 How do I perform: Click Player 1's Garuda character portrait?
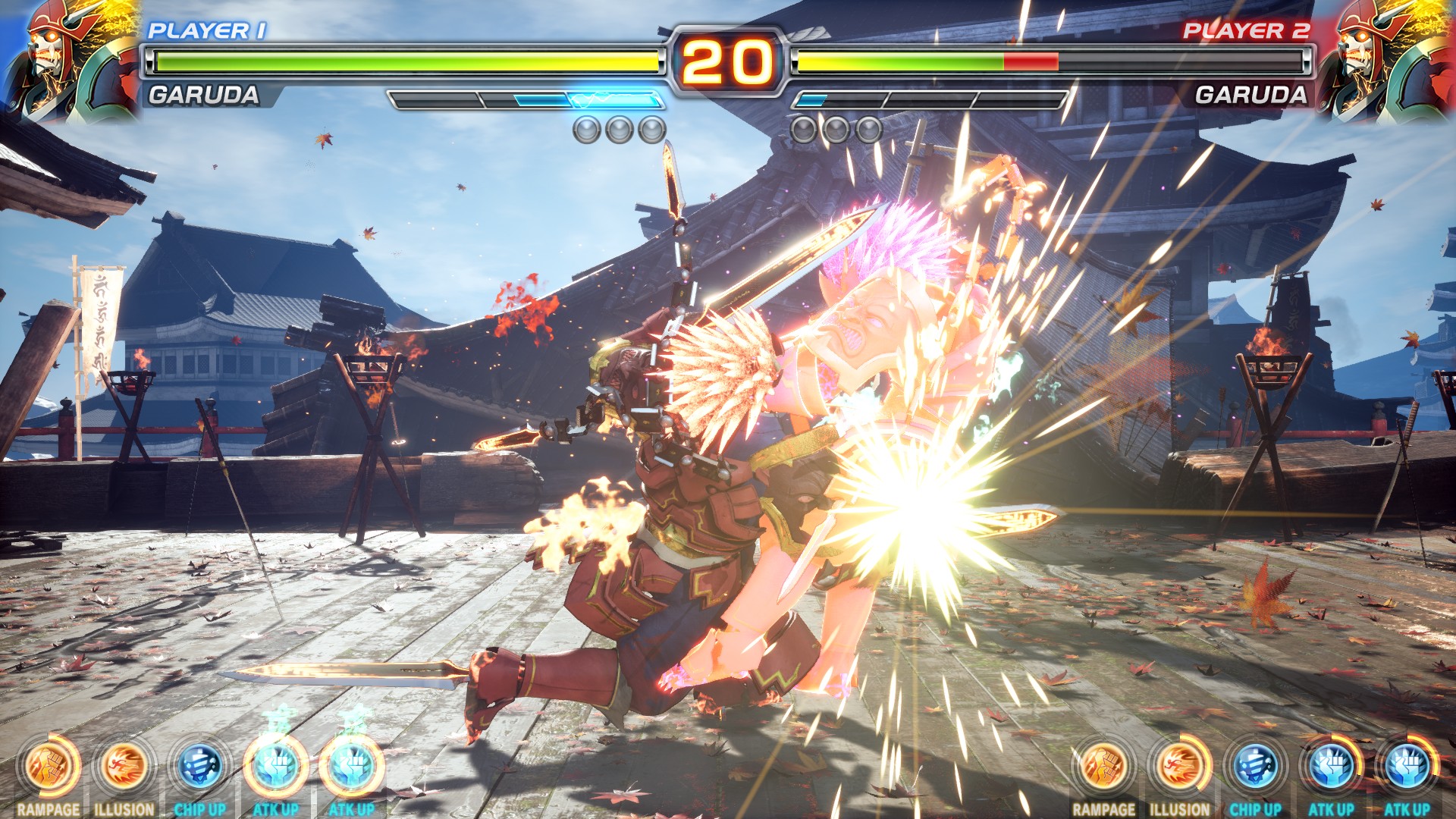pos(70,59)
